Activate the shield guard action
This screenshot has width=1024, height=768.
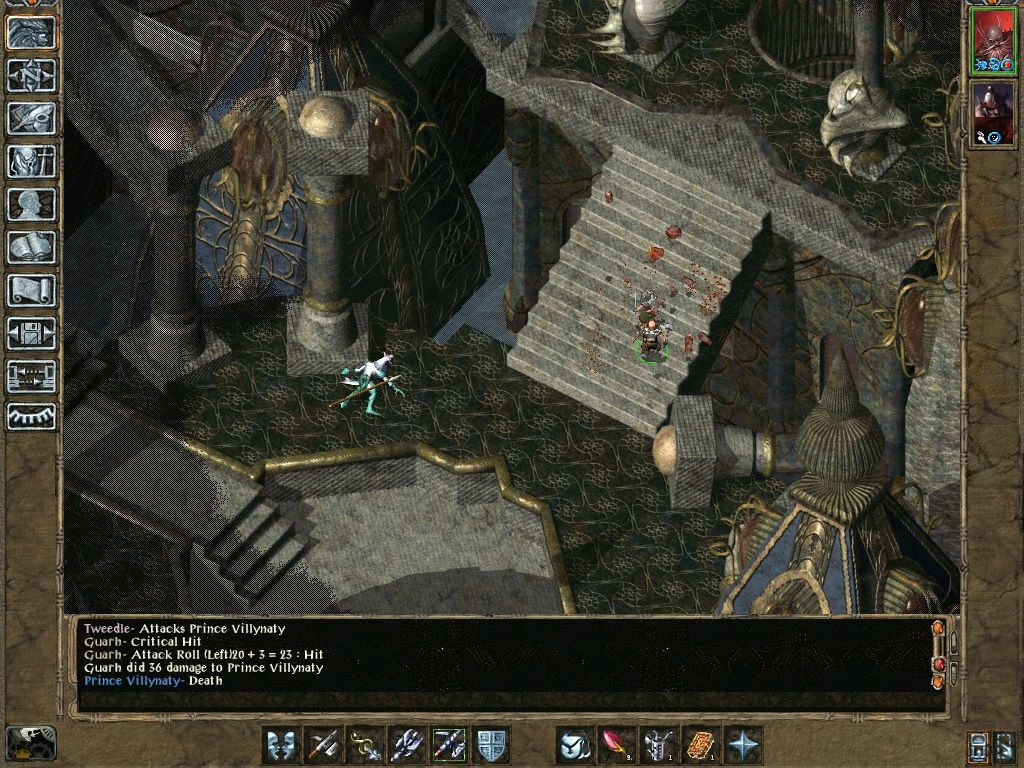pyautogui.click(x=491, y=745)
